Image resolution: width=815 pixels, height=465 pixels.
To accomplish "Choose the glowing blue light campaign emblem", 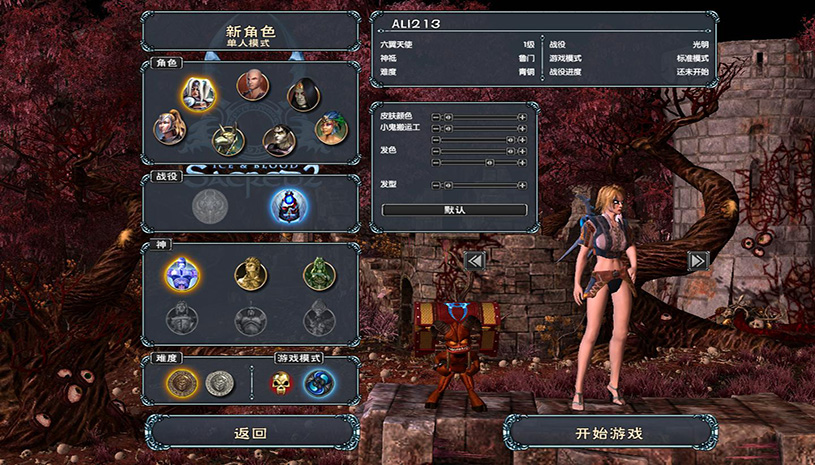I will coord(289,206).
